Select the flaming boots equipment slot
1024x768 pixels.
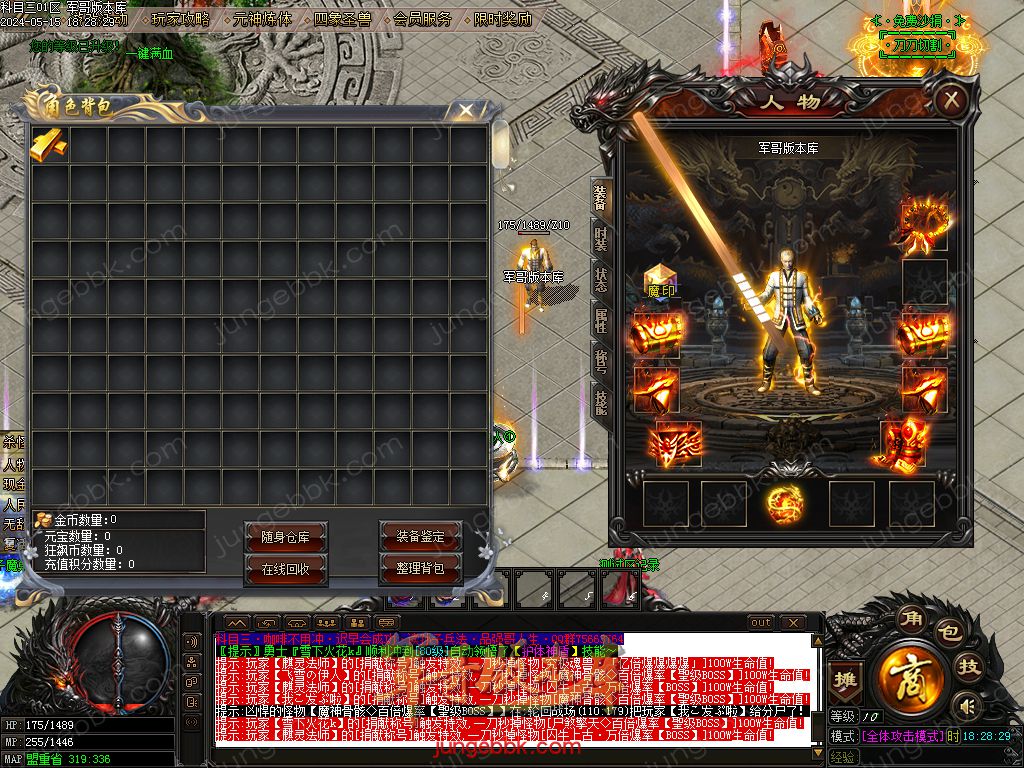[x=906, y=443]
